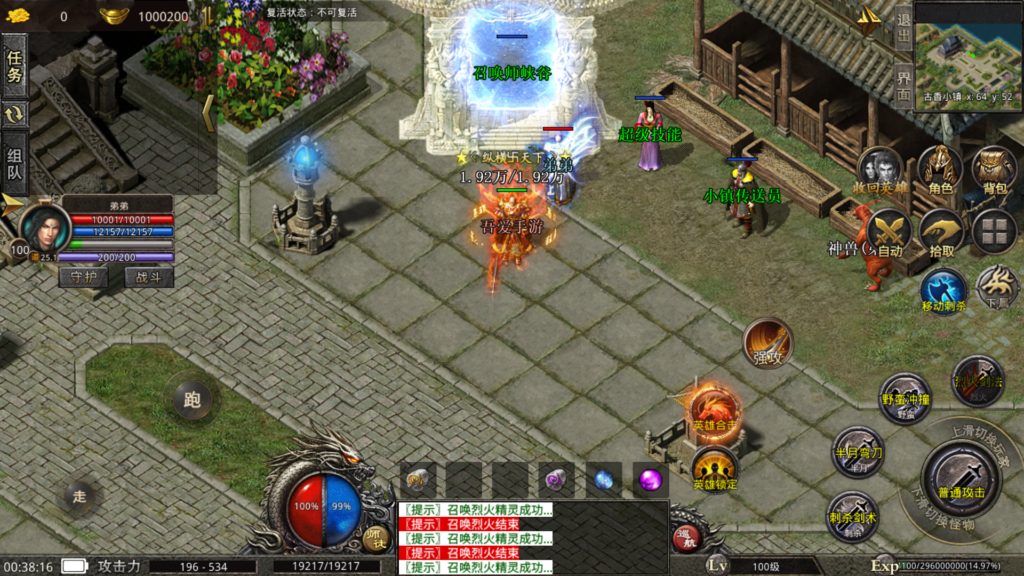
Task: Open the 组队 team panel
Action: 15,163
